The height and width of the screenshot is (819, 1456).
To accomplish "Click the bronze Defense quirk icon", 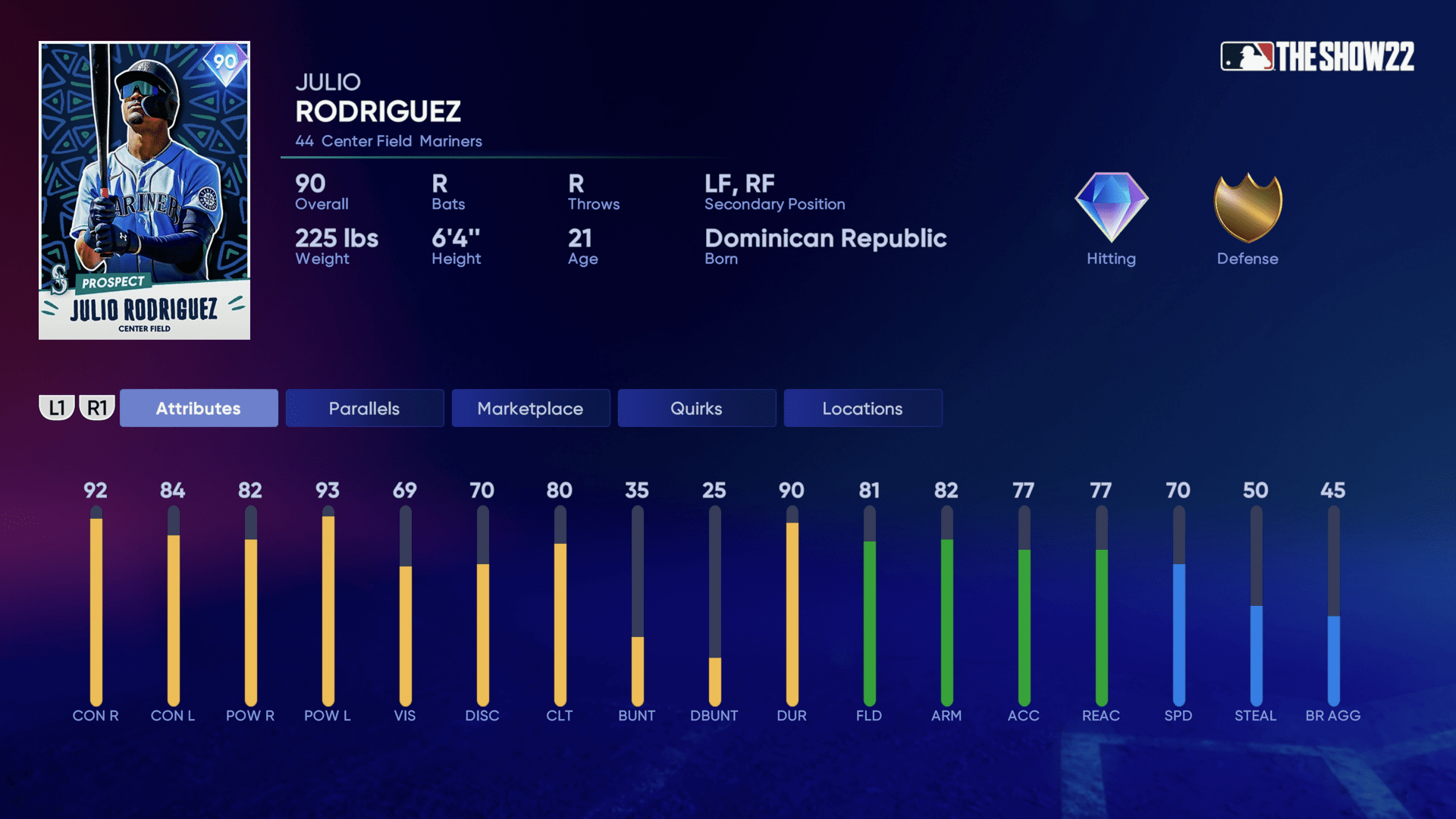I will click(x=1247, y=207).
